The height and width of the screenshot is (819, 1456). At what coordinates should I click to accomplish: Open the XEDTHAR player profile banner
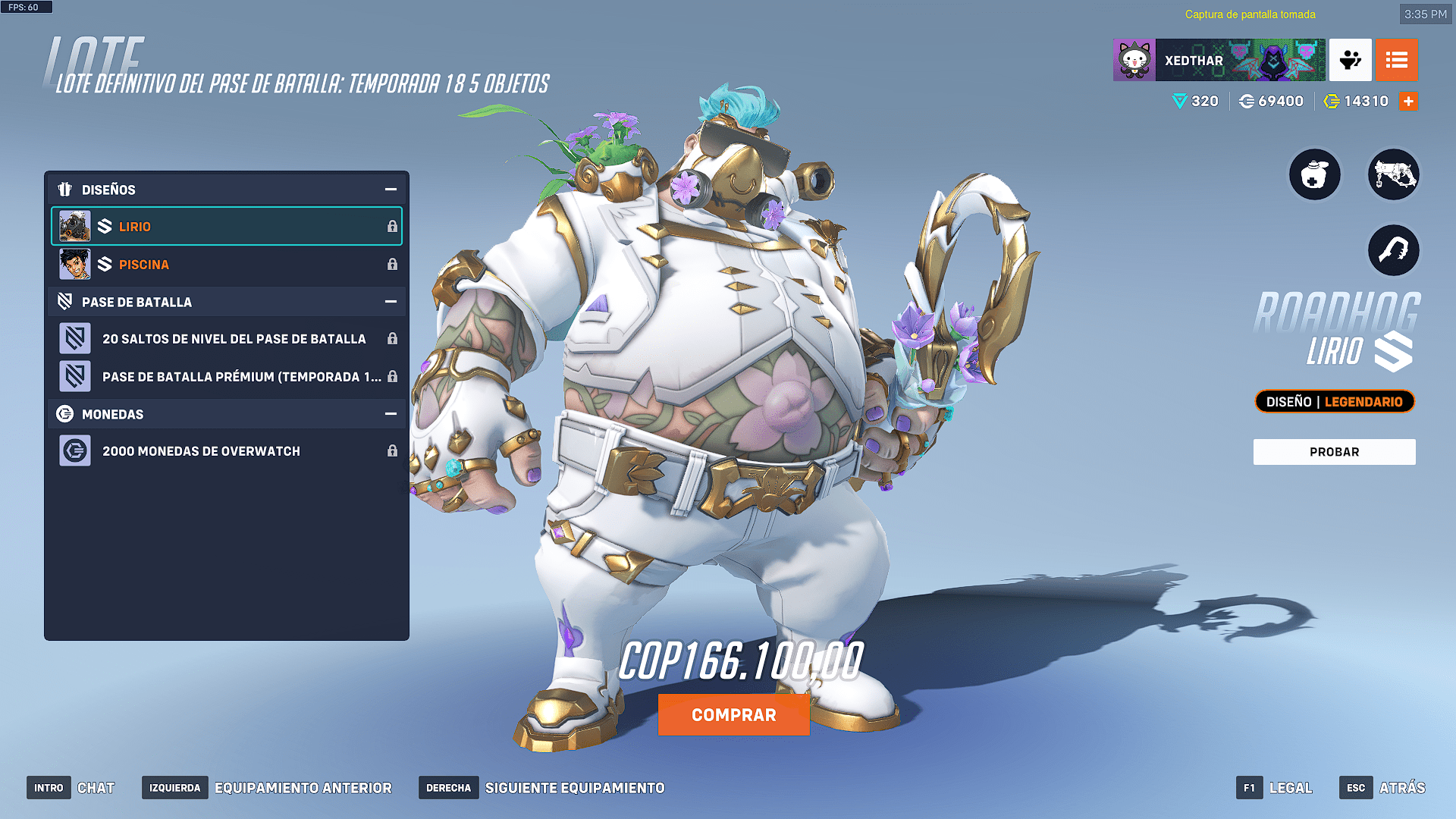tap(1219, 61)
